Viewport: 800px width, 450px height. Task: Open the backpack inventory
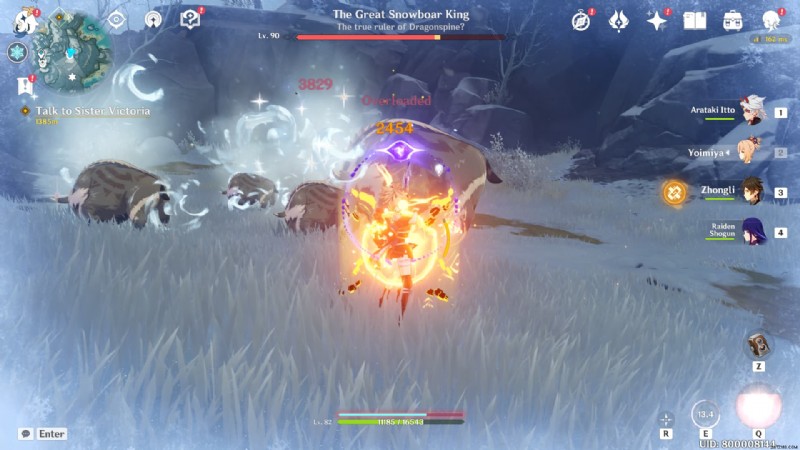pyautogui.click(x=733, y=20)
